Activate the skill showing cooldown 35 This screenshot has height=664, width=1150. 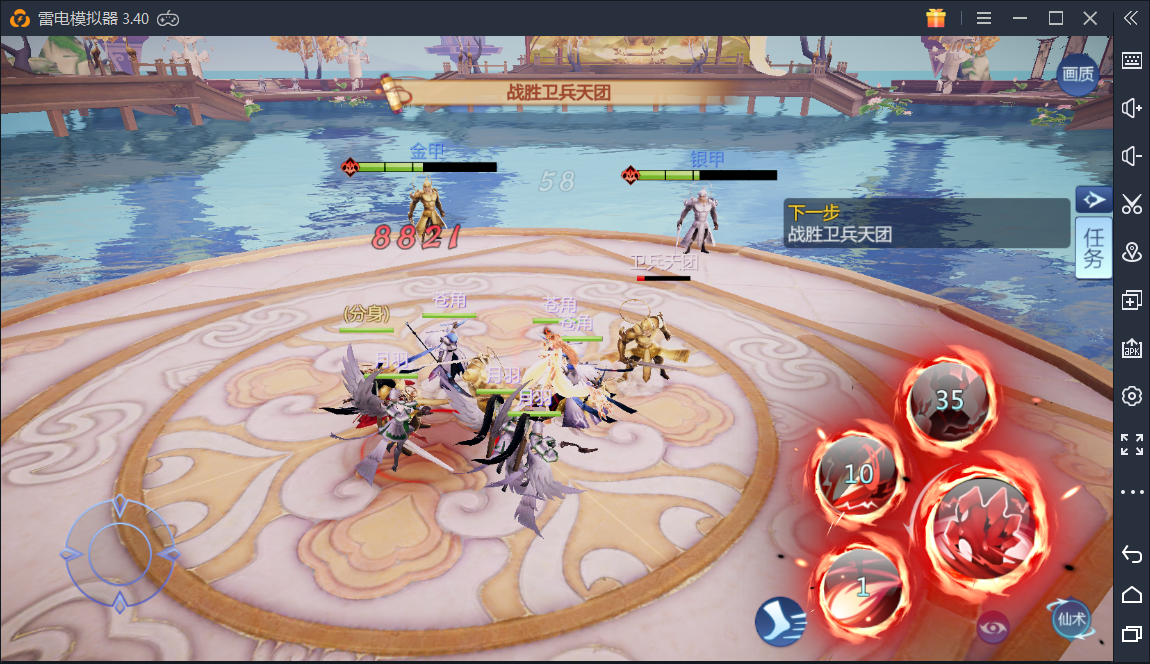pyautogui.click(x=949, y=400)
